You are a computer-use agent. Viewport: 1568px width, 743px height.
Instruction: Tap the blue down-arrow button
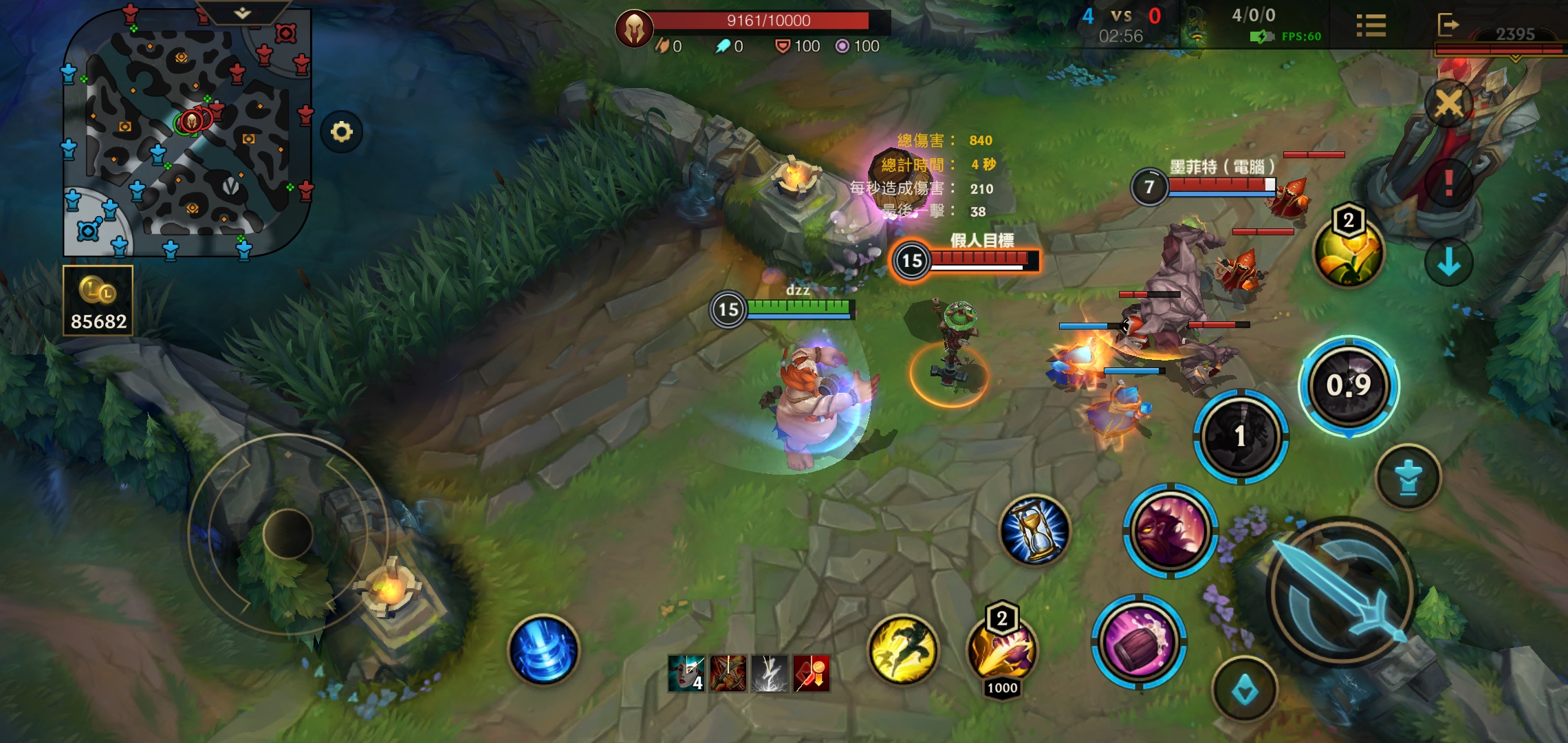[x=1448, y=261]
